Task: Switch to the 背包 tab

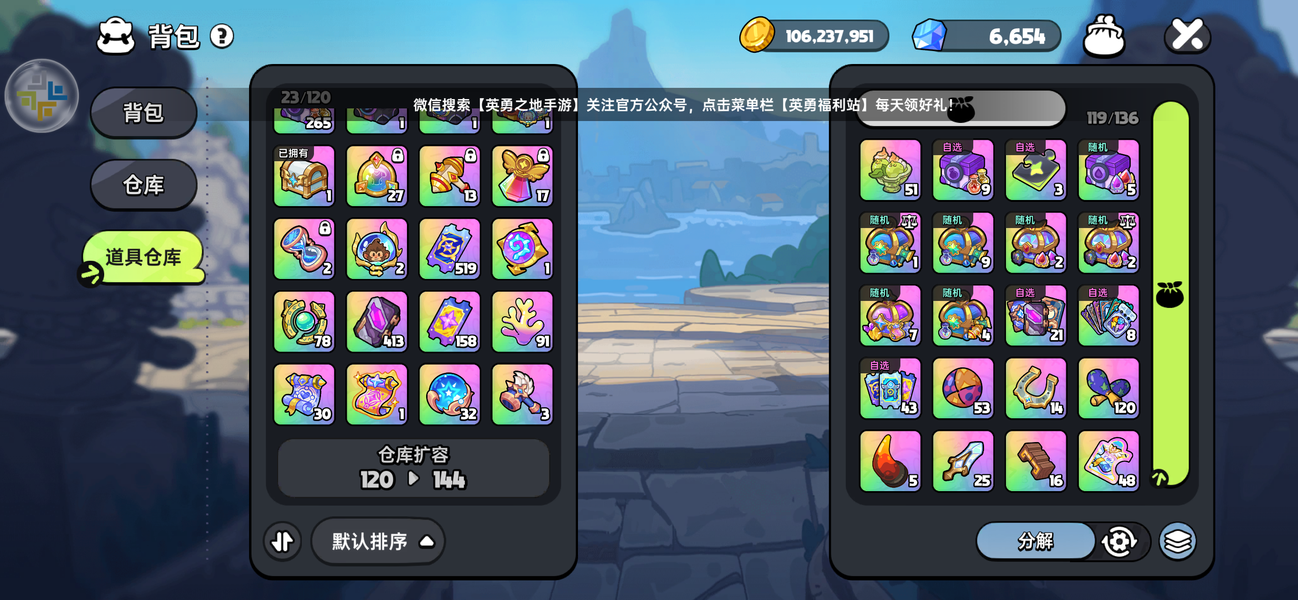Action: (x=143, y=112)
